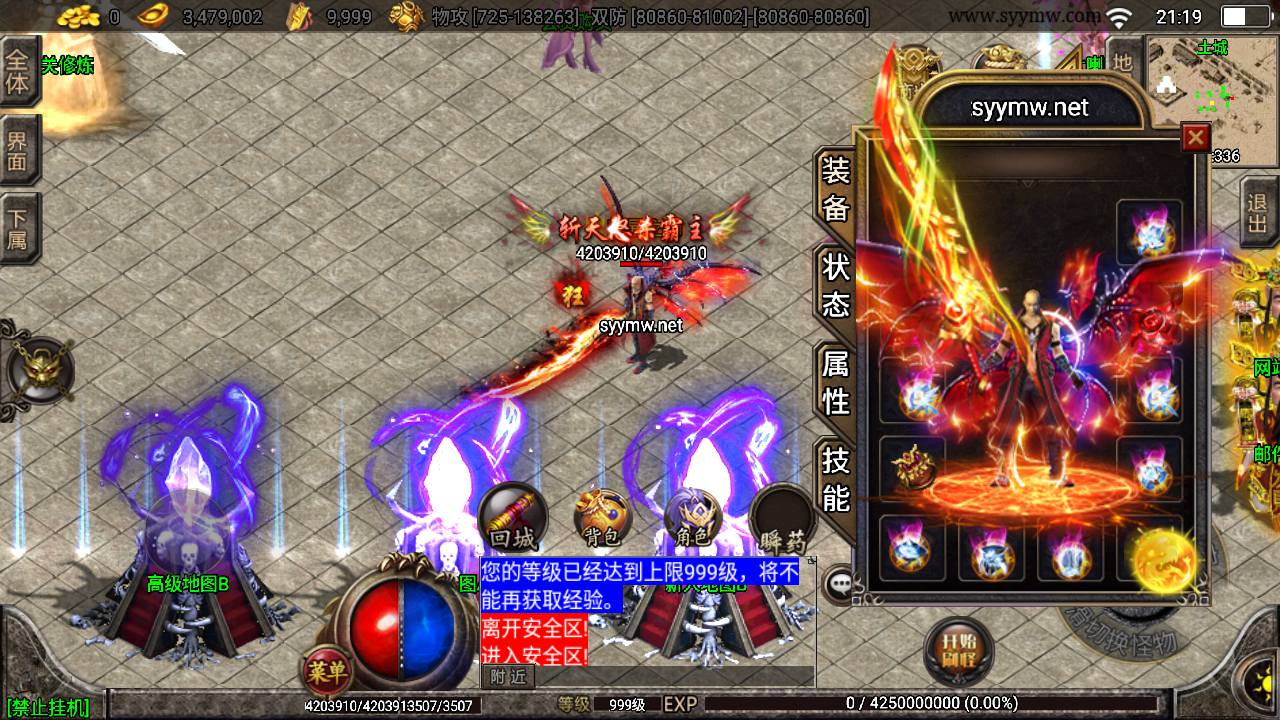Open the 下属 subordinates button
This screenshot has width=1280, height=720.
18,228
